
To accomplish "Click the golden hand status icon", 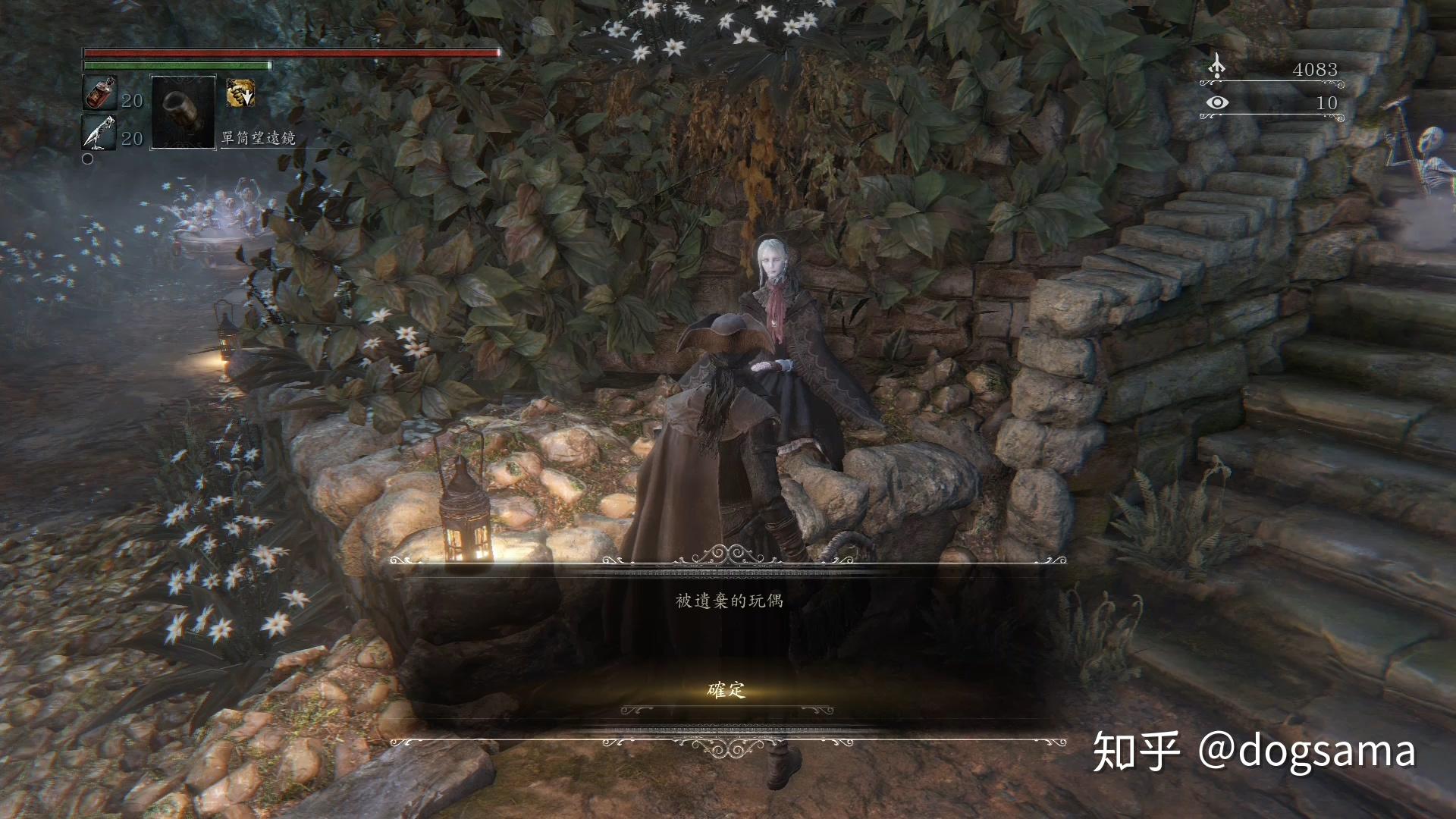I will click(240, 93).
